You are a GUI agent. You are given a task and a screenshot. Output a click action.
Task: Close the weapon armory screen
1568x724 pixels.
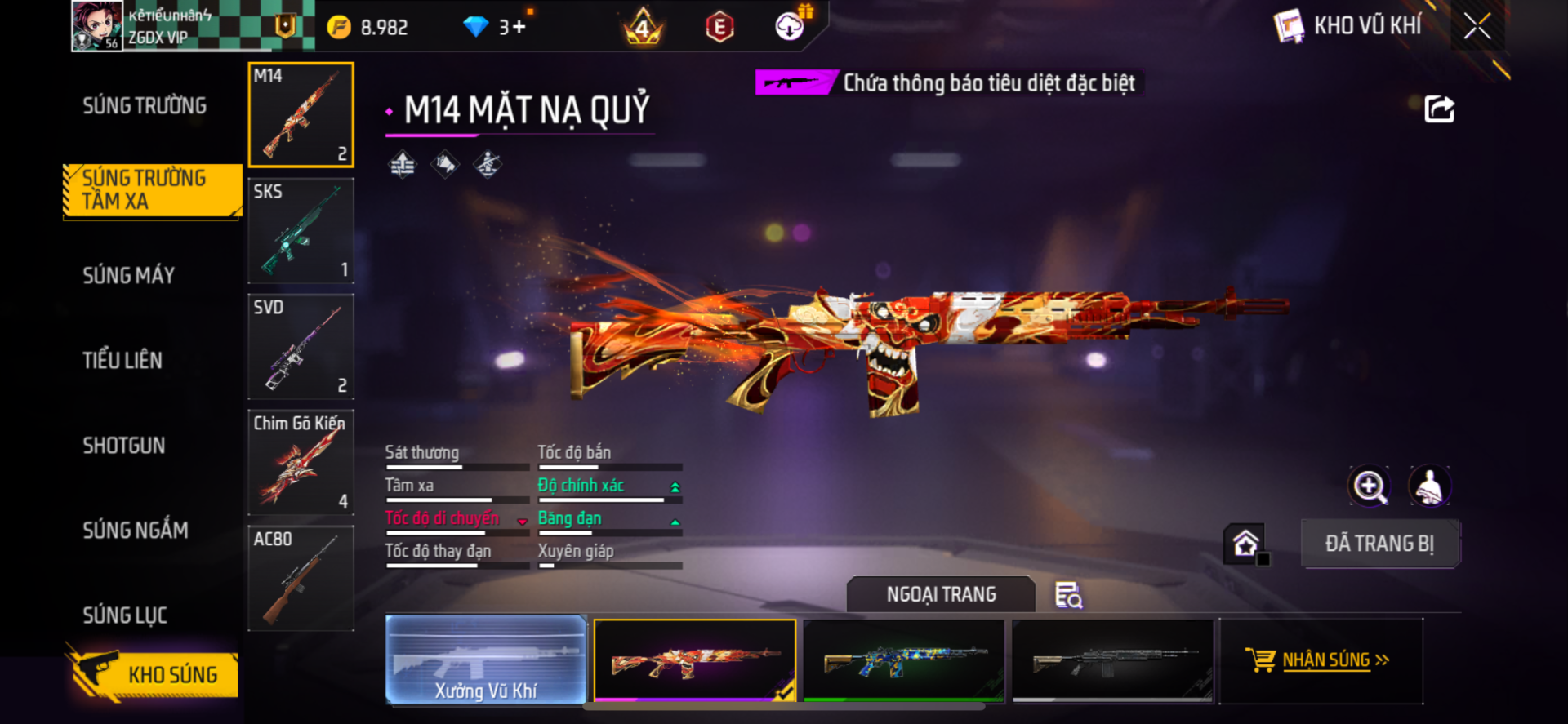tap(1477, 26)
